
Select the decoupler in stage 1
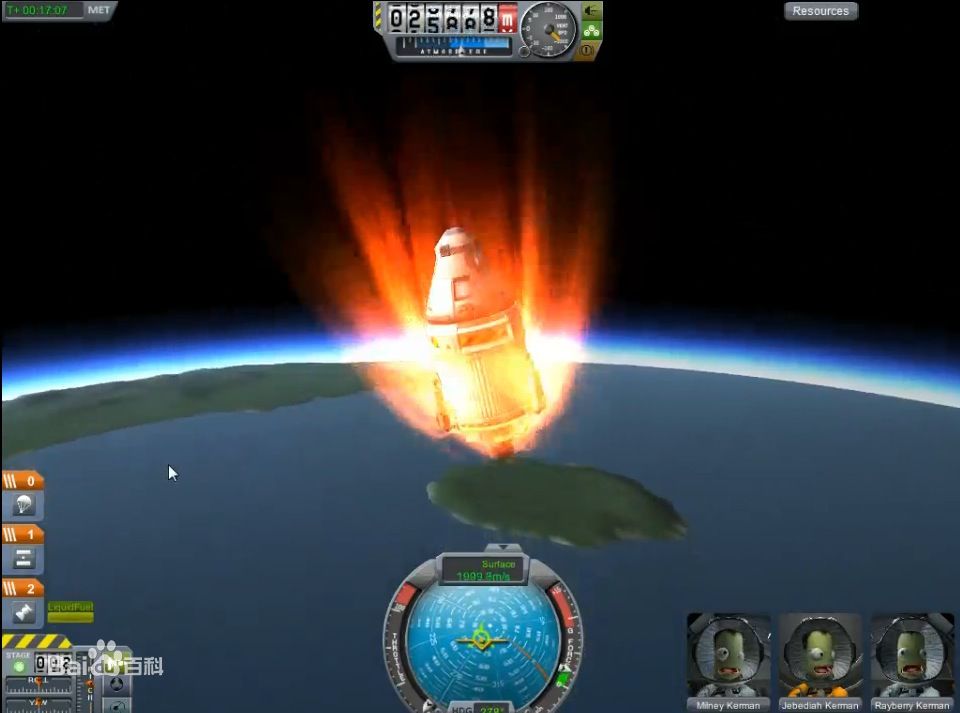tap(24, 558)
